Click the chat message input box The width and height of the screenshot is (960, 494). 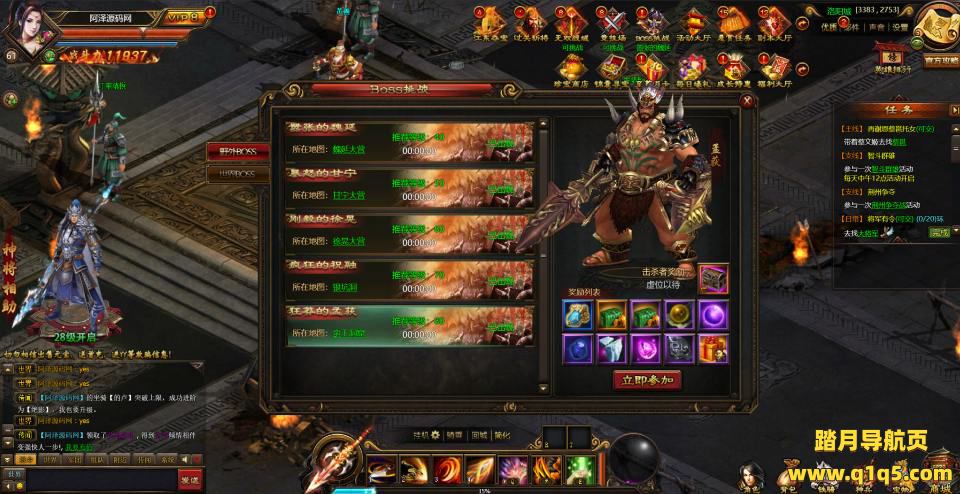tap(100, 481)
